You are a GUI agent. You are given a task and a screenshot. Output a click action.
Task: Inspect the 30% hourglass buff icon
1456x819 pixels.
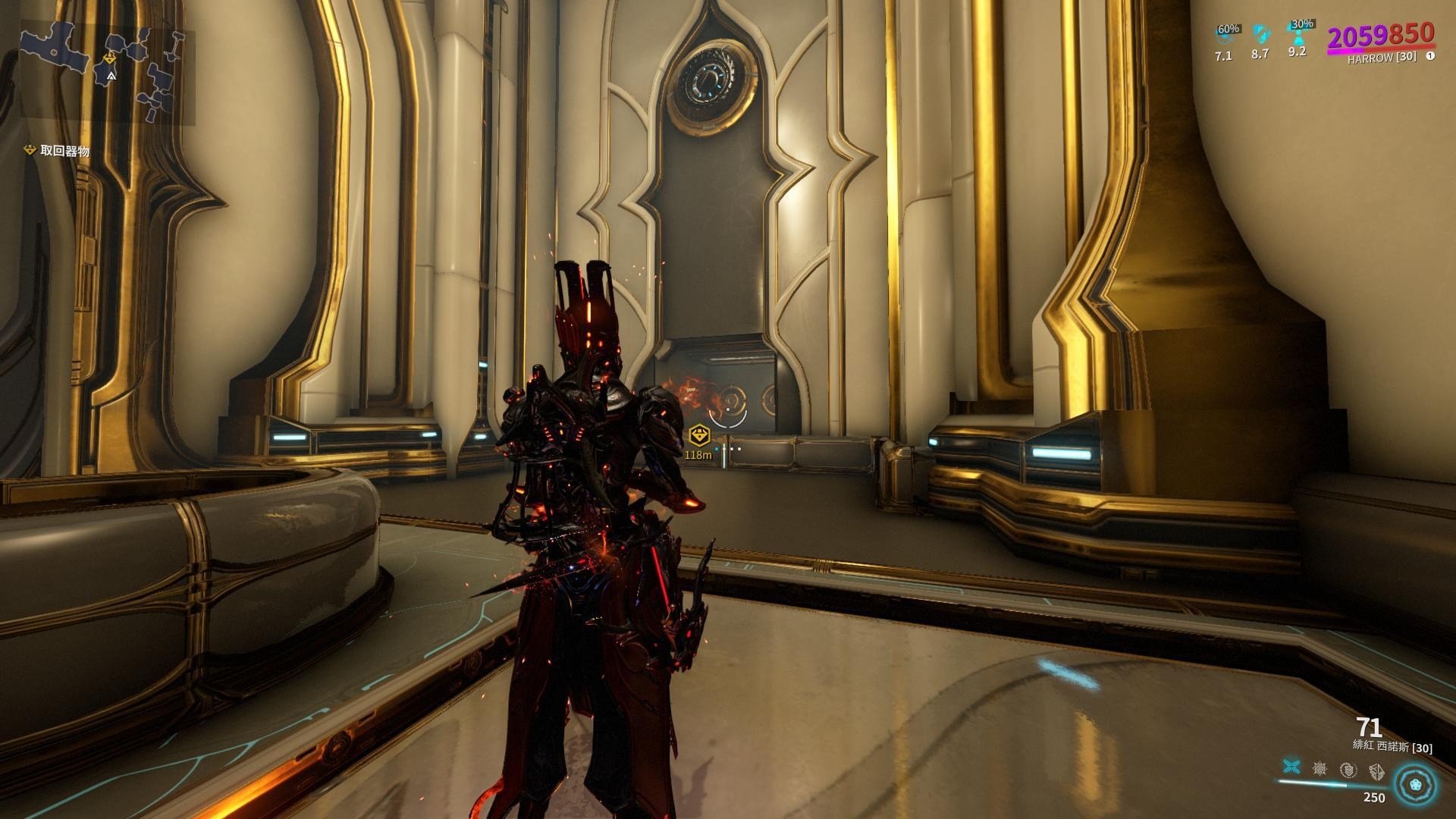click(1298, 32)
